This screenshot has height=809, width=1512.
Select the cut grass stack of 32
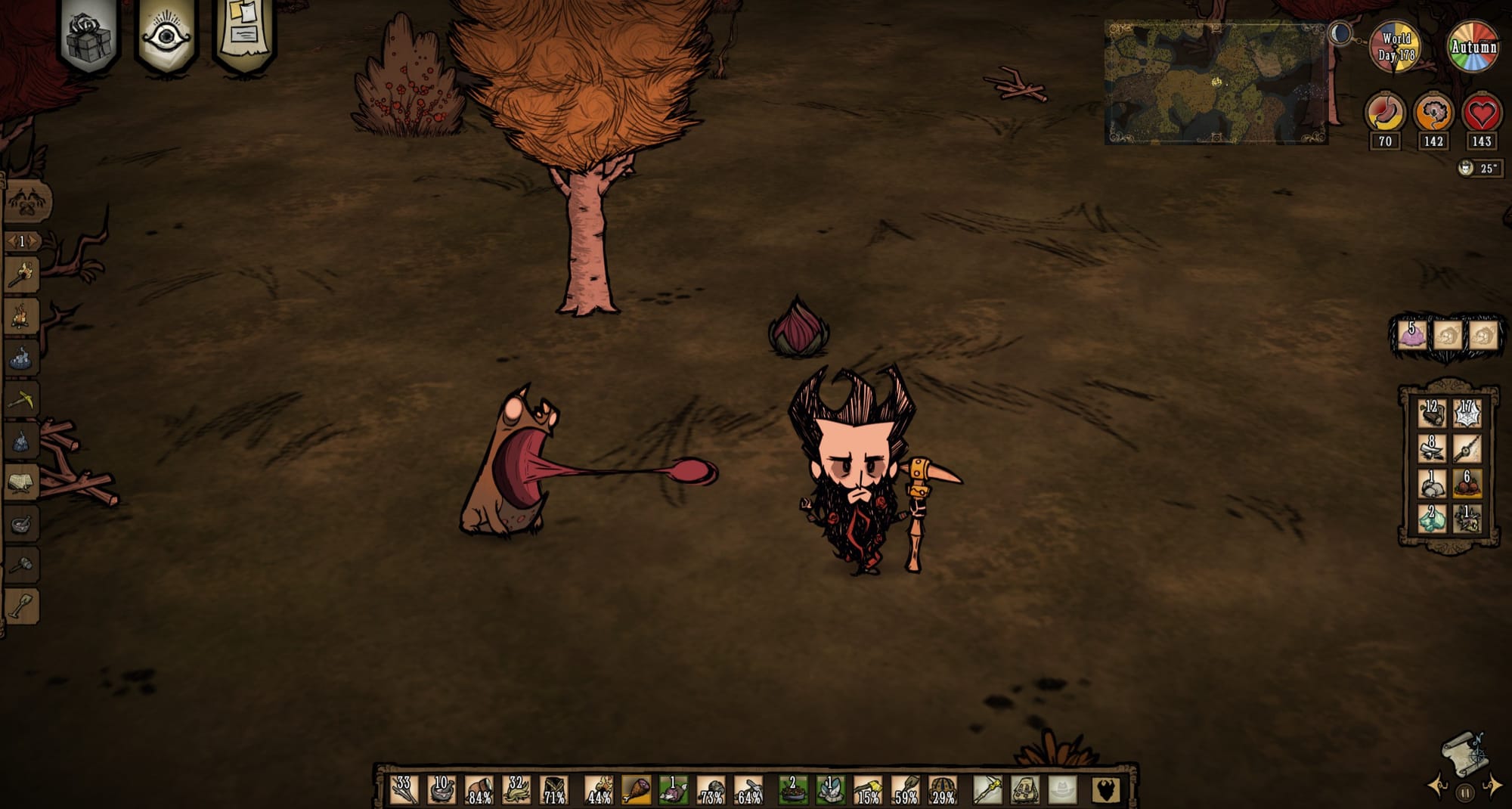(517, 790)
